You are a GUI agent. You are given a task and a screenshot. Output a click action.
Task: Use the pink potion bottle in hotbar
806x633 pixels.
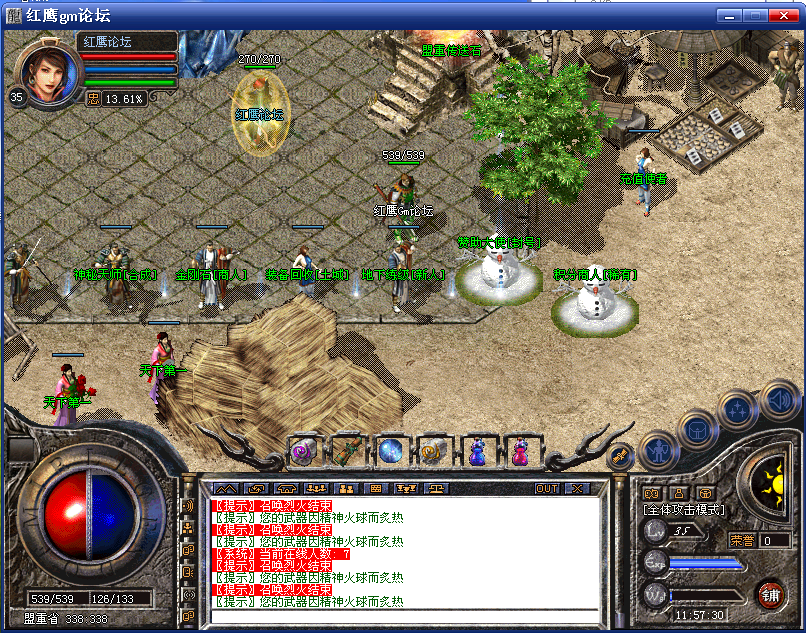(519, 452)
